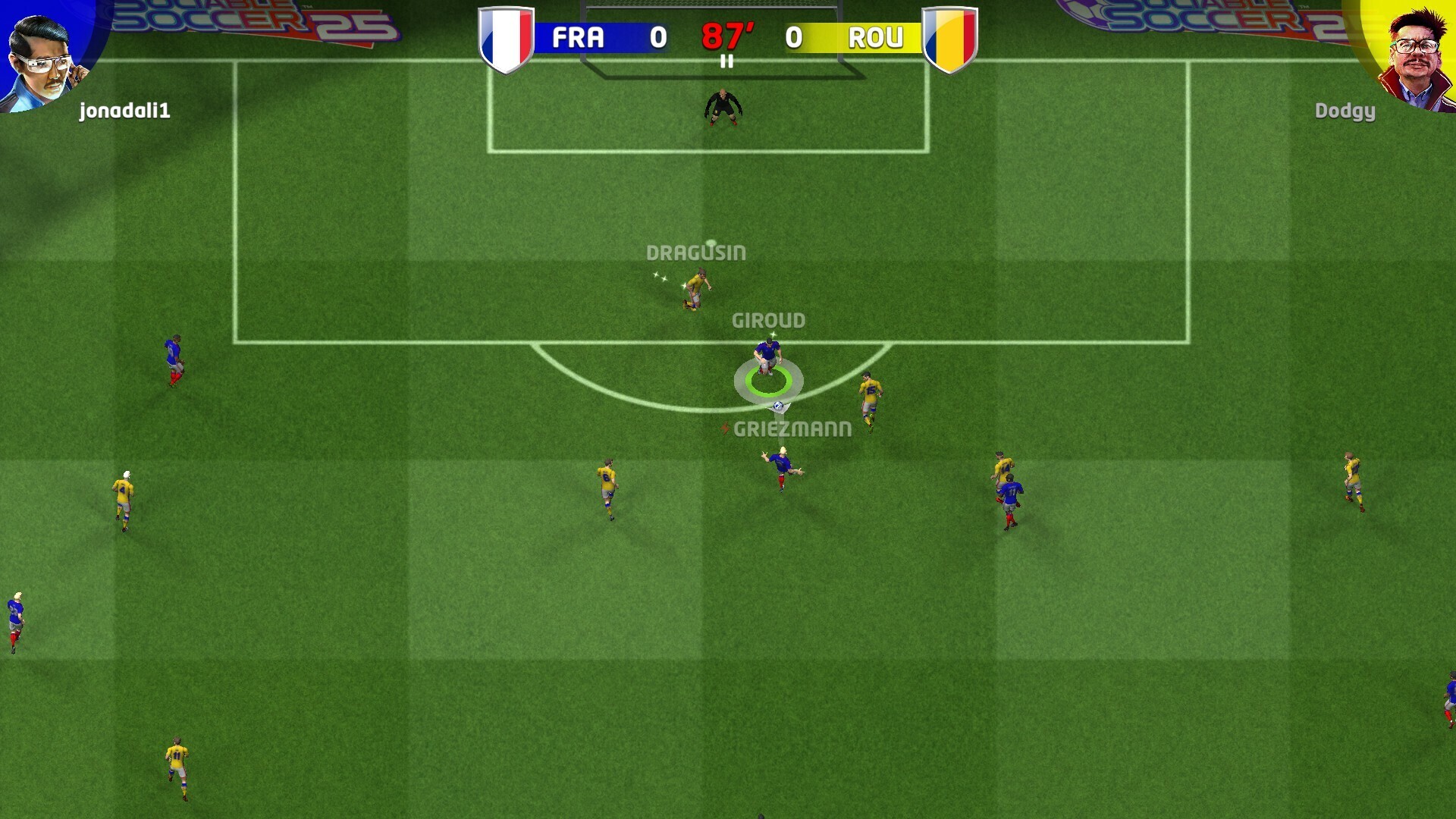Expand the ROU team scoreboard panel
This screenshot has width=1456, height=819.
[855, 36]
